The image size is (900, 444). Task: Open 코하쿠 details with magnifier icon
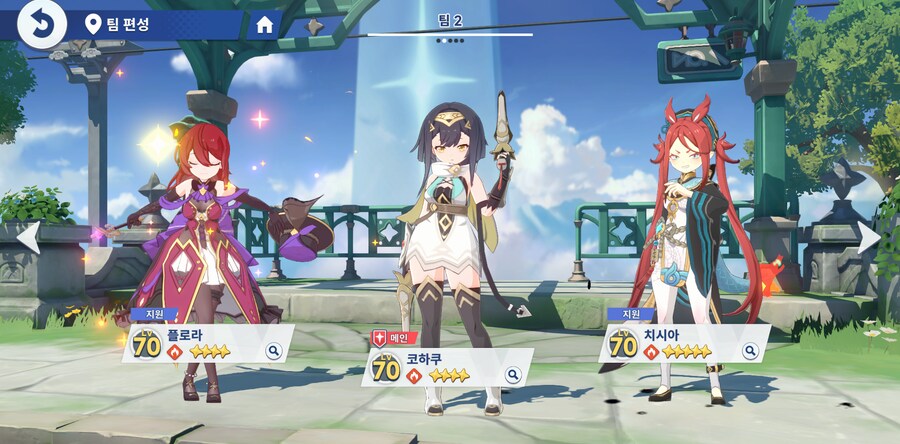[513, 375]
